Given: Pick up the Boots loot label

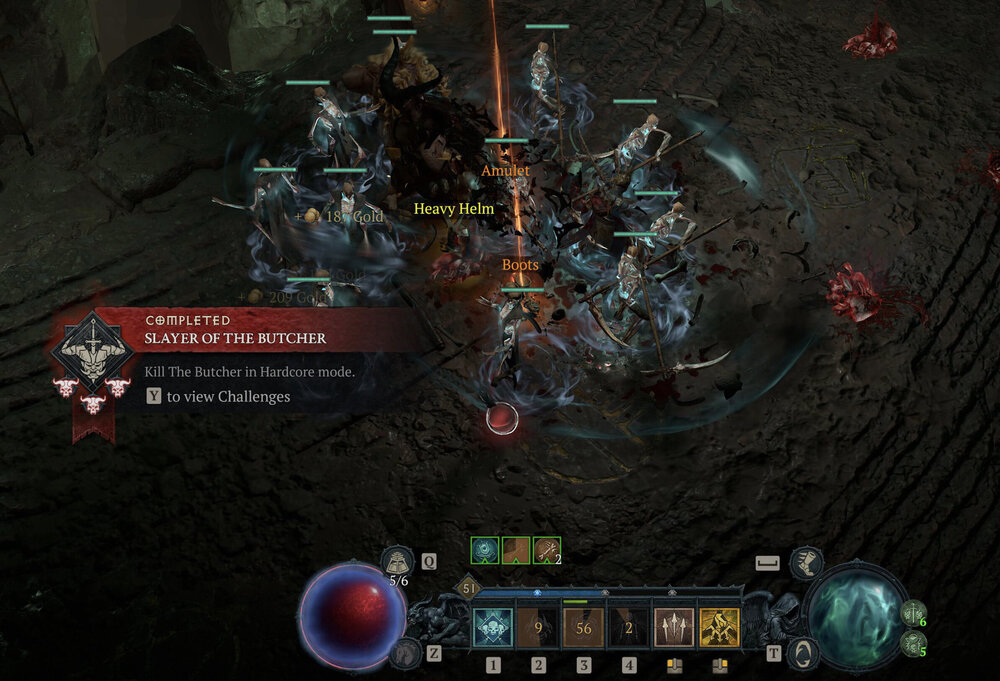Looking at the screenshot, I should coord(520,265).
